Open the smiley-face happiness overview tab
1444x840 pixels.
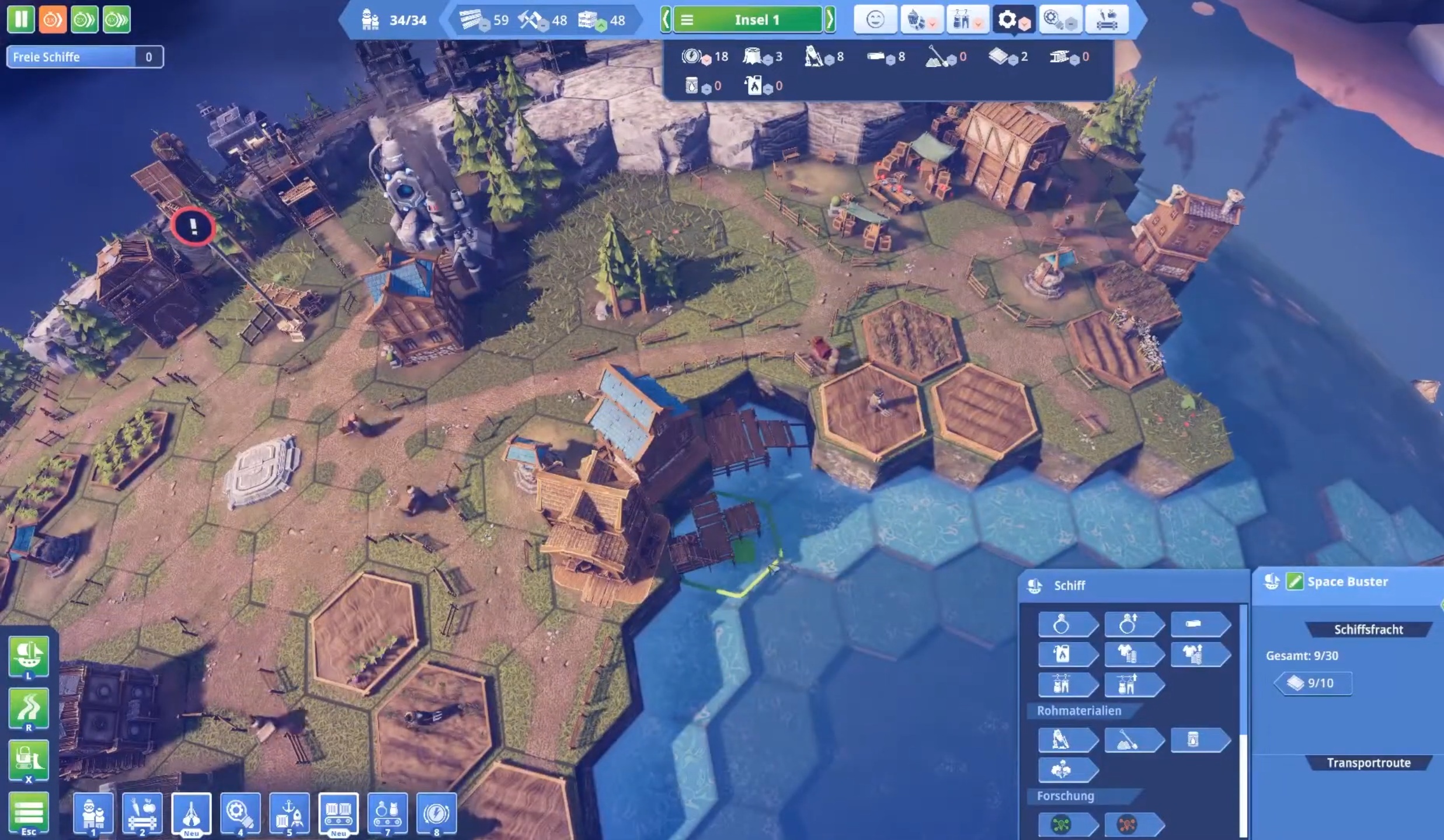pos(875,20)
